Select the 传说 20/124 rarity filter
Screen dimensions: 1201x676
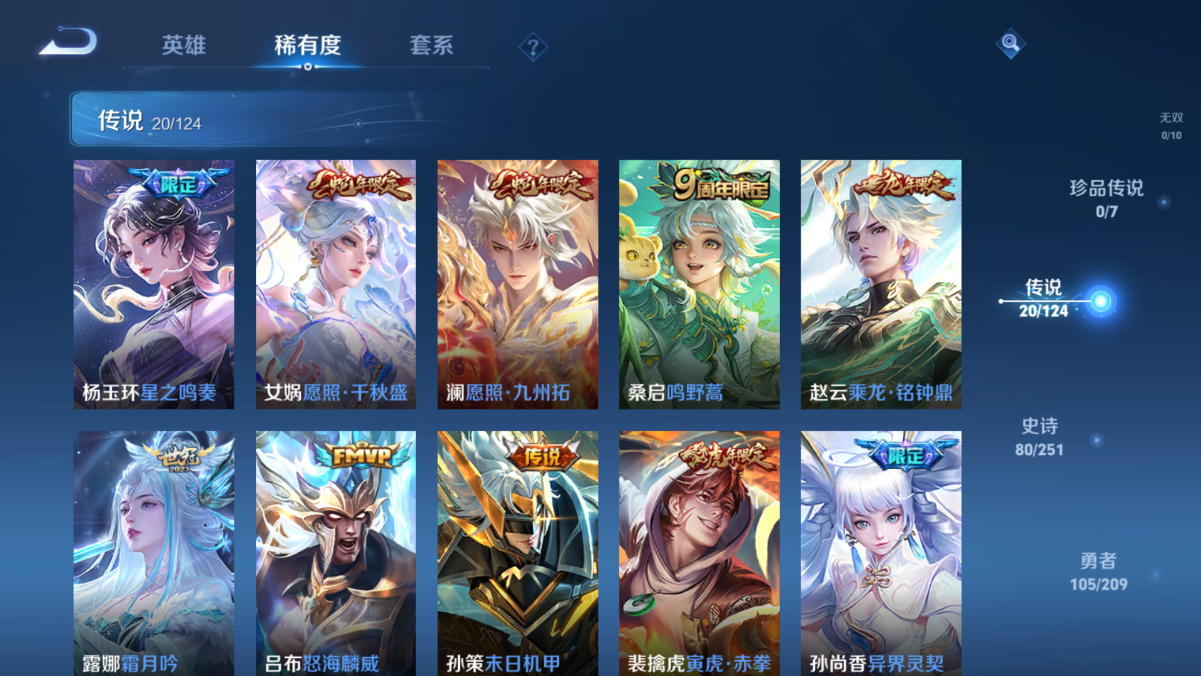tap(1044, 298)
